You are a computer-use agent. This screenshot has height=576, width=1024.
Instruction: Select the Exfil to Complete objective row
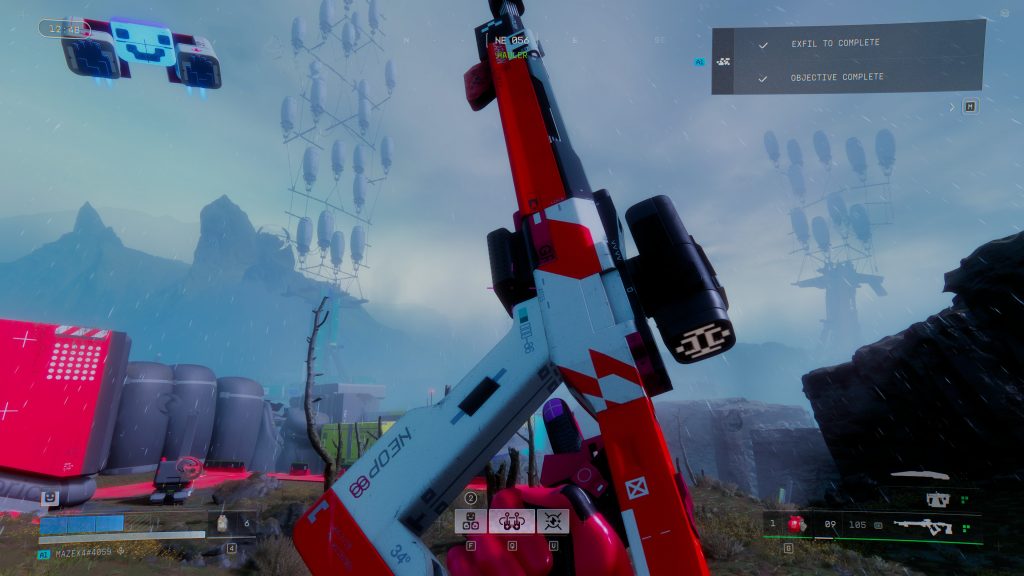(834, 44)
